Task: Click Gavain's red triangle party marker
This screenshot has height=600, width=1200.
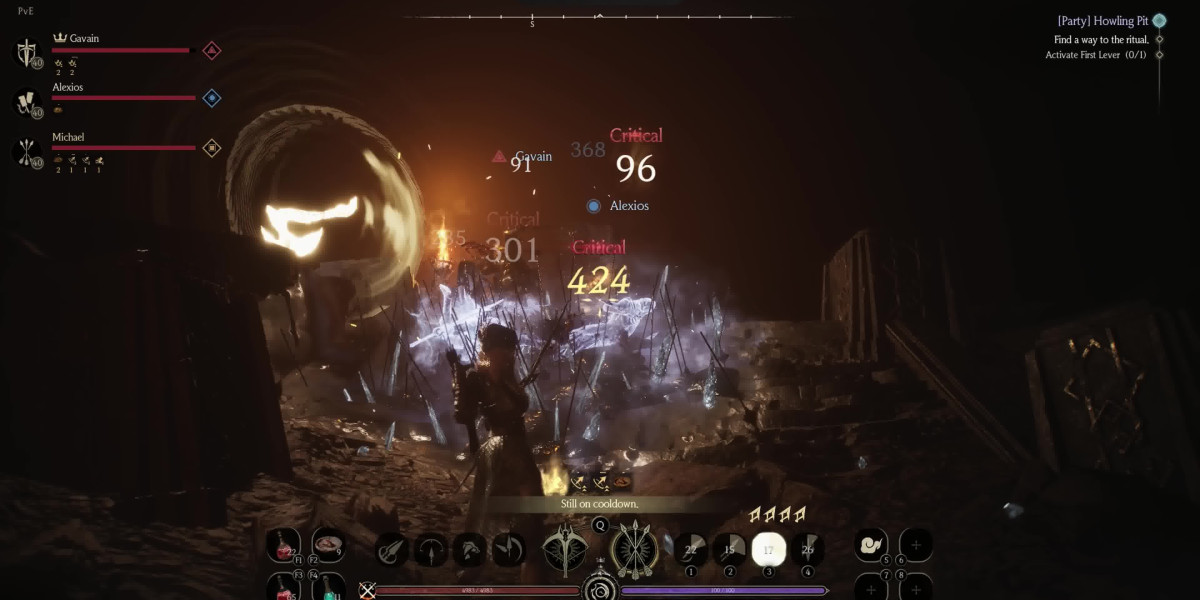Action: [x=212, y=50]
